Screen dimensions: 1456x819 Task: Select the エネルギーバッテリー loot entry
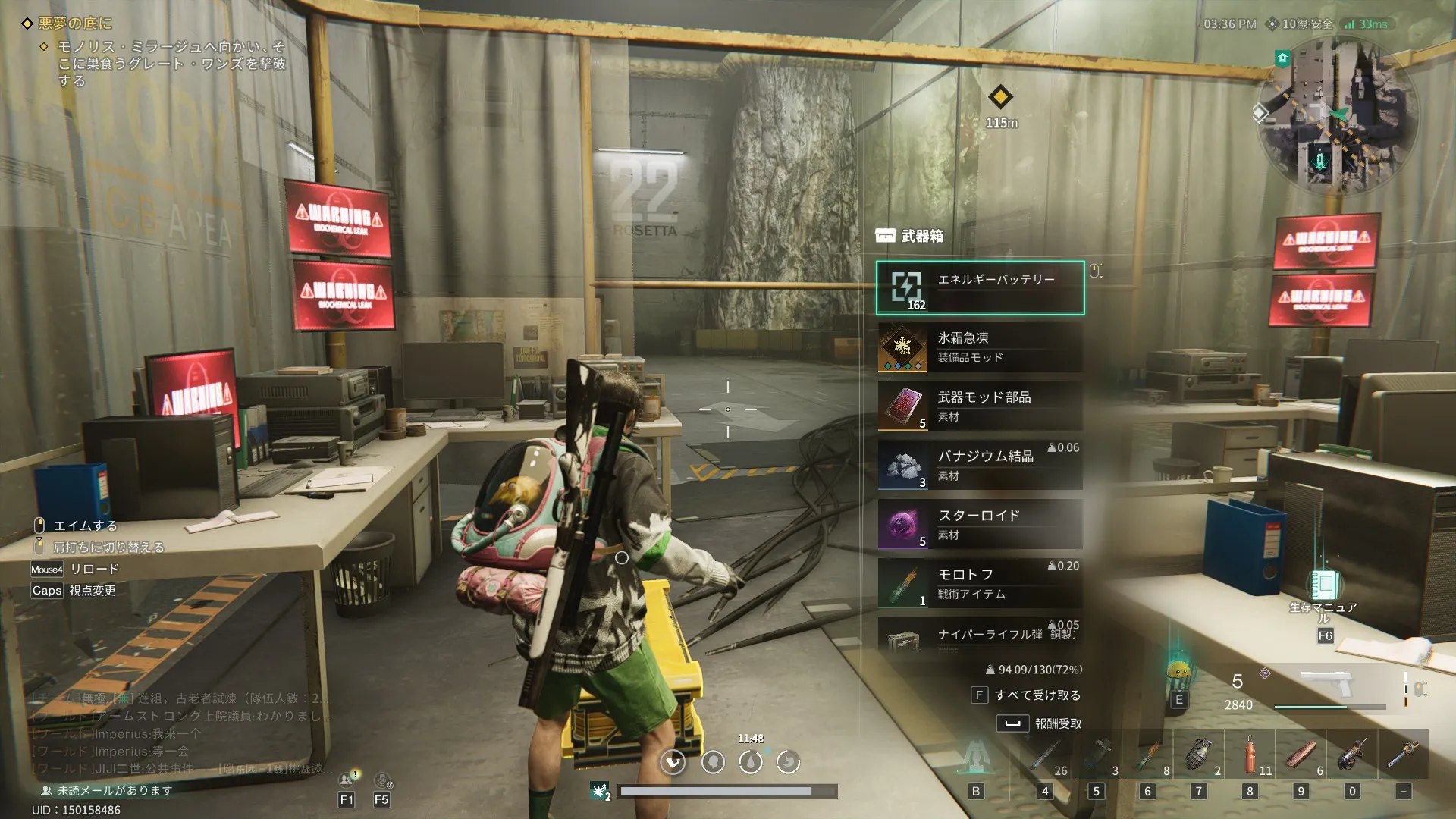tap(980, 287)
